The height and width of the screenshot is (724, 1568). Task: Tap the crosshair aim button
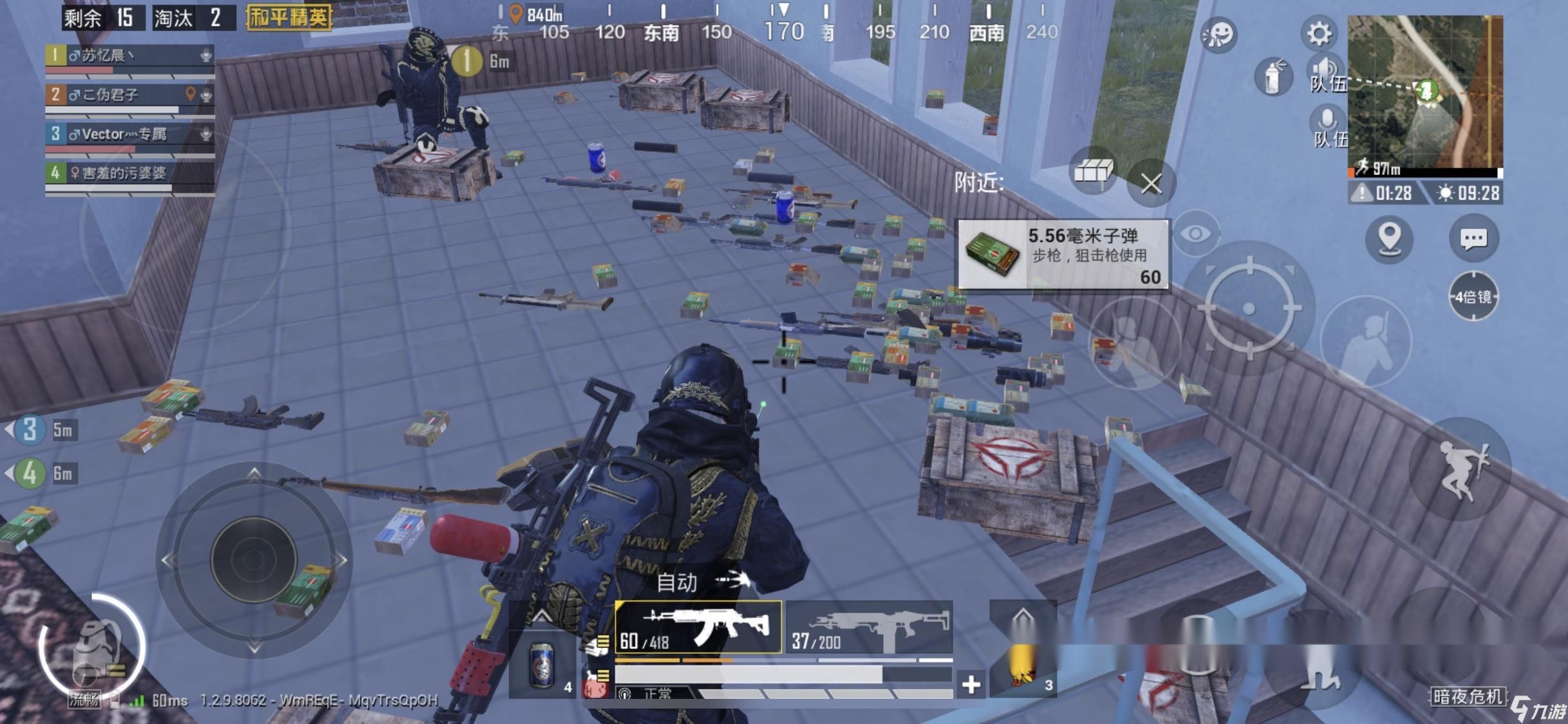[1249, 308]
